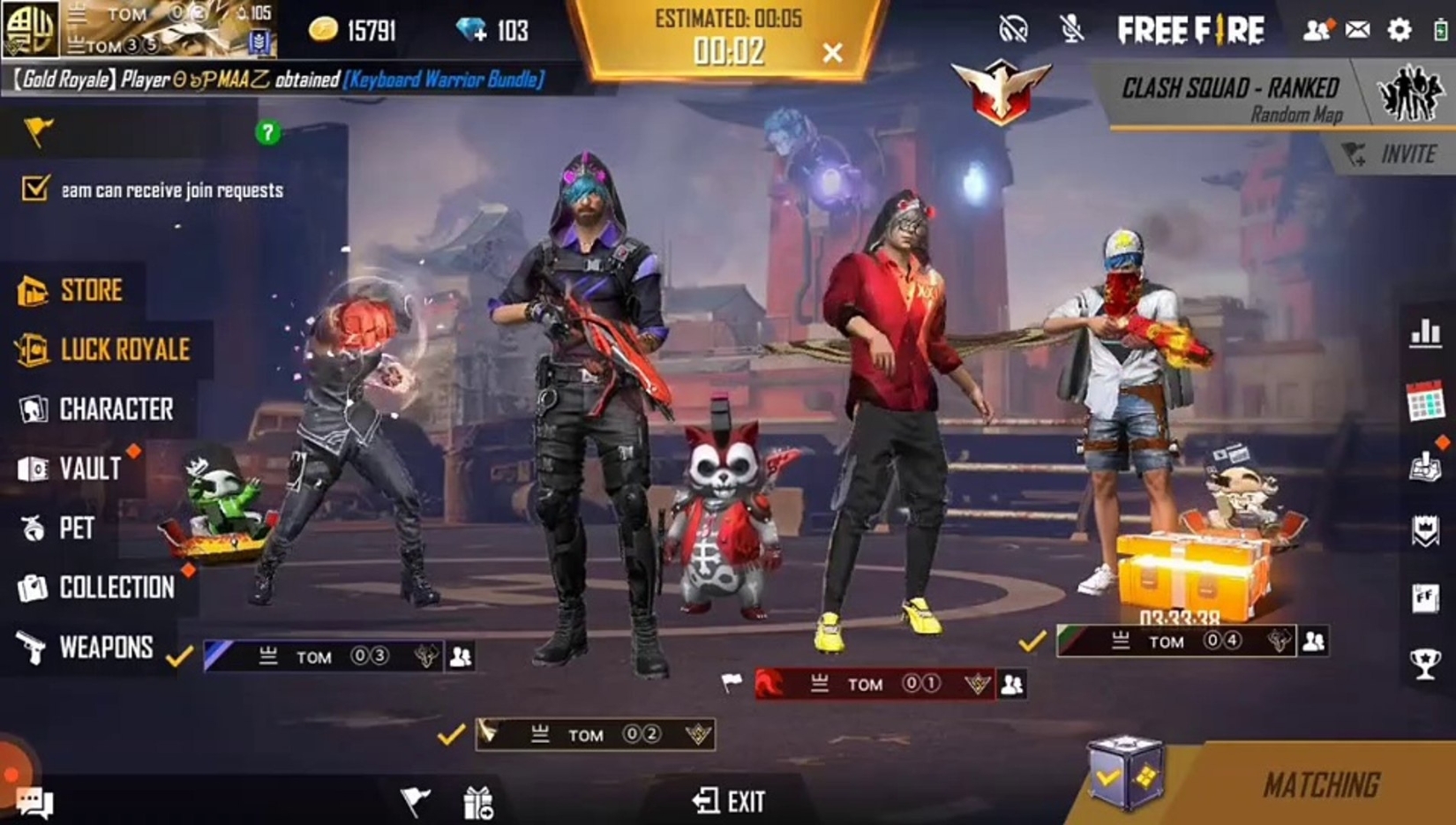Unmute the microphone
Image resolution: width=1456 pixels, height=825 pixels.
(1070, 27)
